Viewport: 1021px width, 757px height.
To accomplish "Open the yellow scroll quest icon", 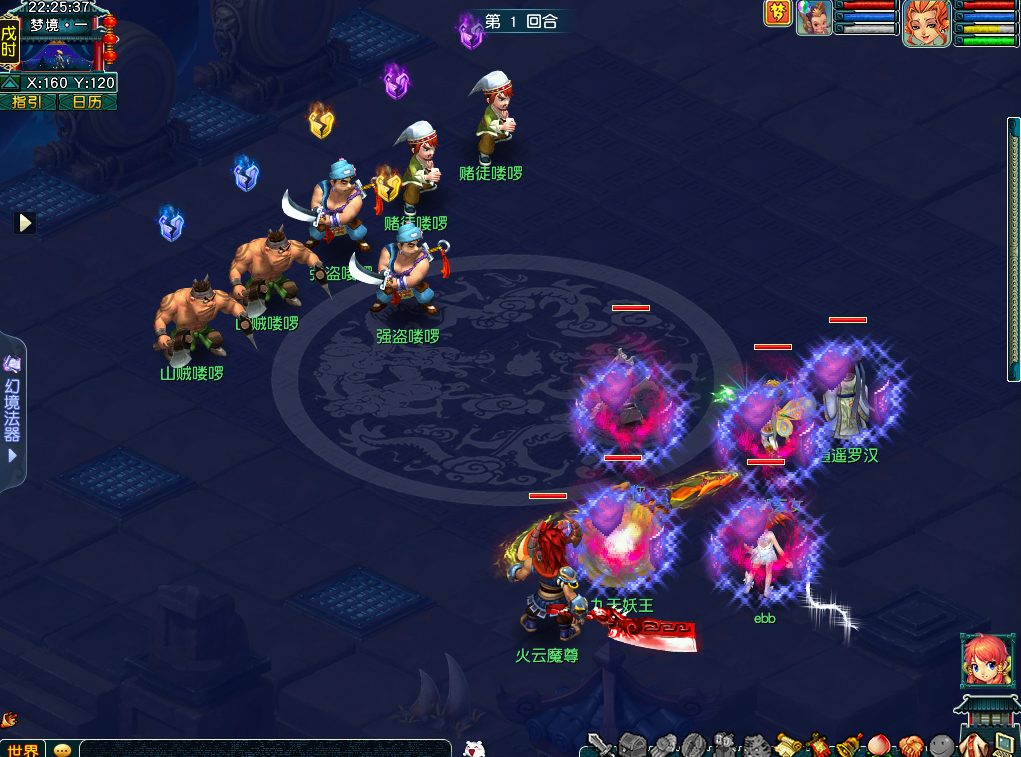I will [790, 745].
